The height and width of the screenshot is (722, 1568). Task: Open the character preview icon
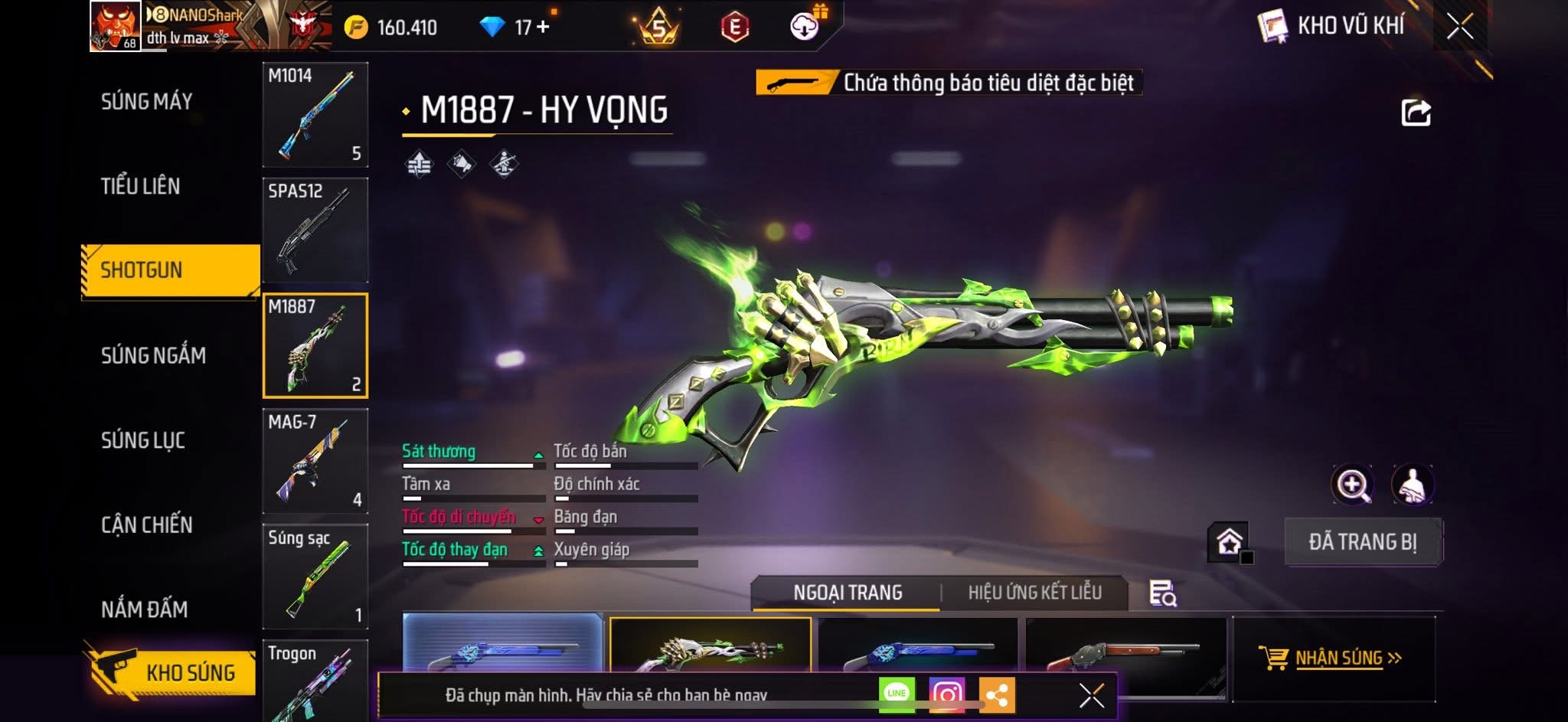[x=1412, y=485]
